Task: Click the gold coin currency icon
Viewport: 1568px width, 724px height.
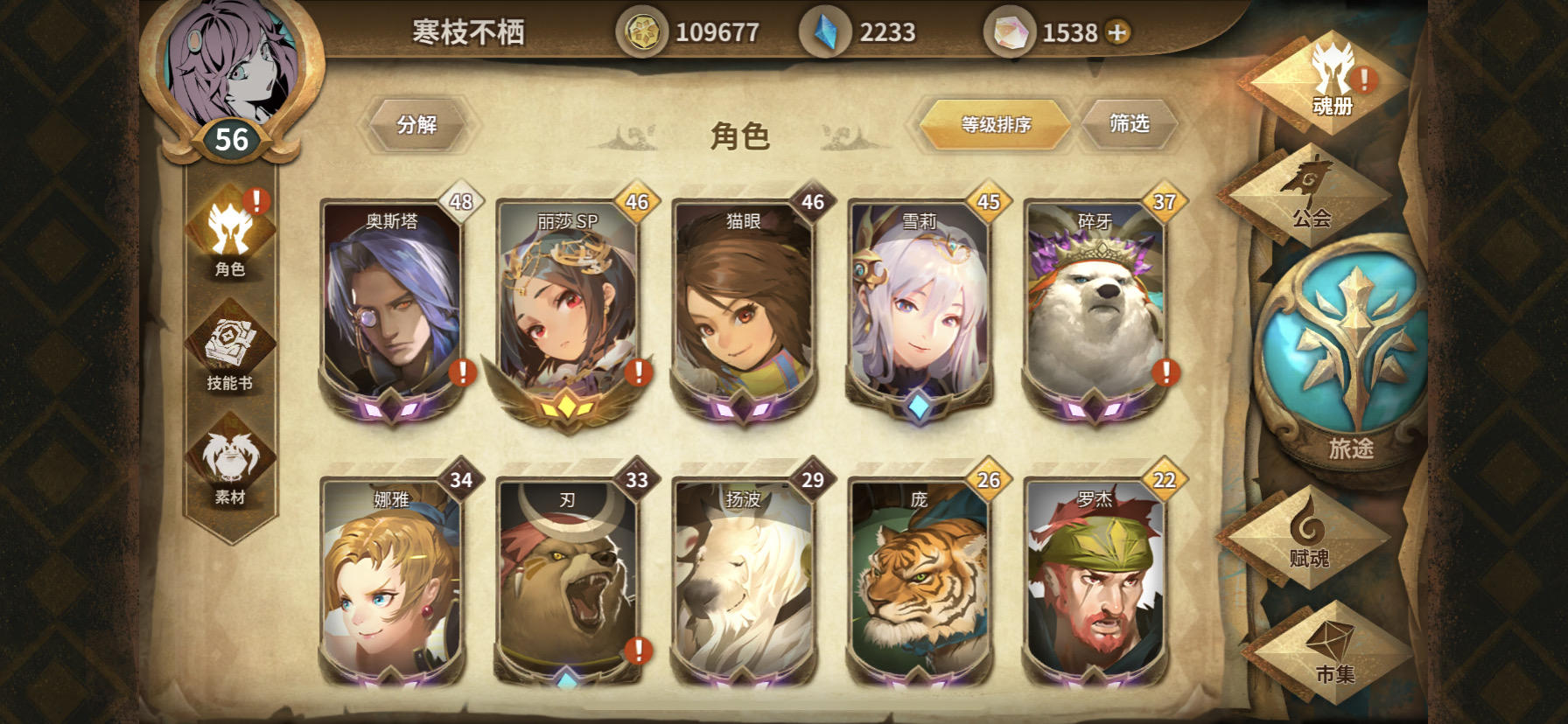Action: [x=643, y=31]
